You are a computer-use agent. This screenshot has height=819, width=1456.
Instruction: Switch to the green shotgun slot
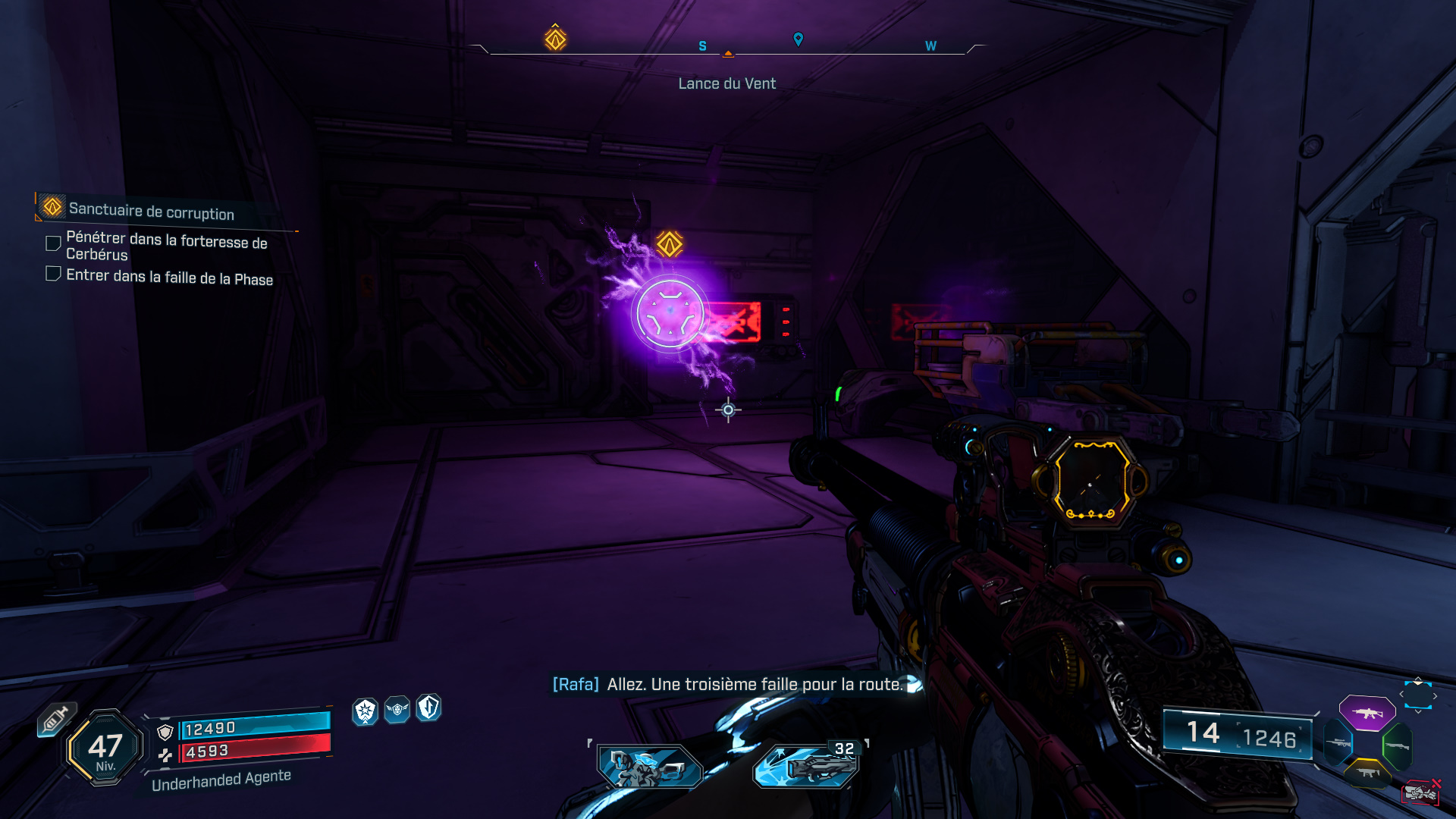tap(1397, 746)
